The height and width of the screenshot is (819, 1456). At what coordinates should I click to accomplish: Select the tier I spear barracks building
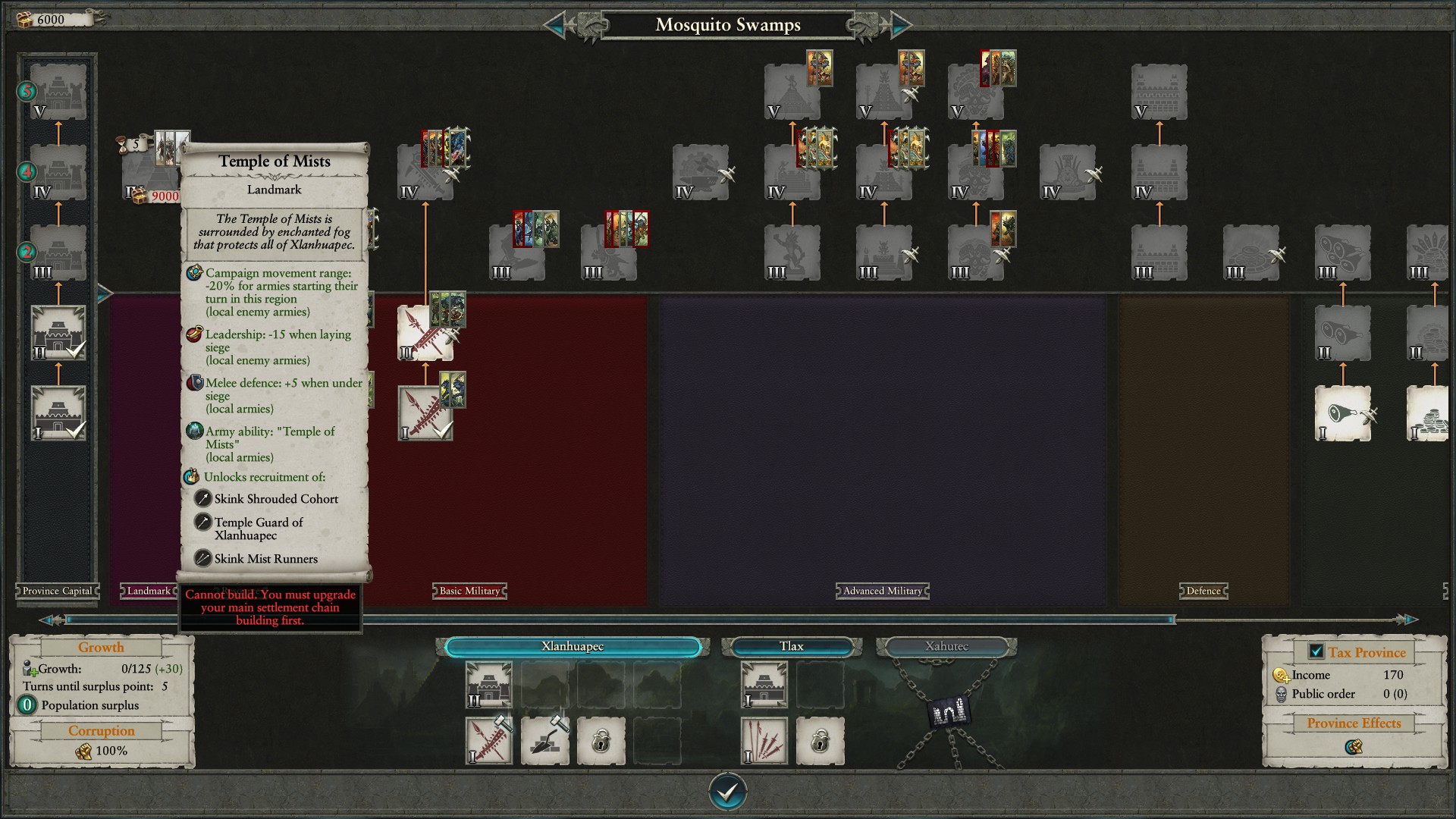pyautogui.click(x=425, y=413)
